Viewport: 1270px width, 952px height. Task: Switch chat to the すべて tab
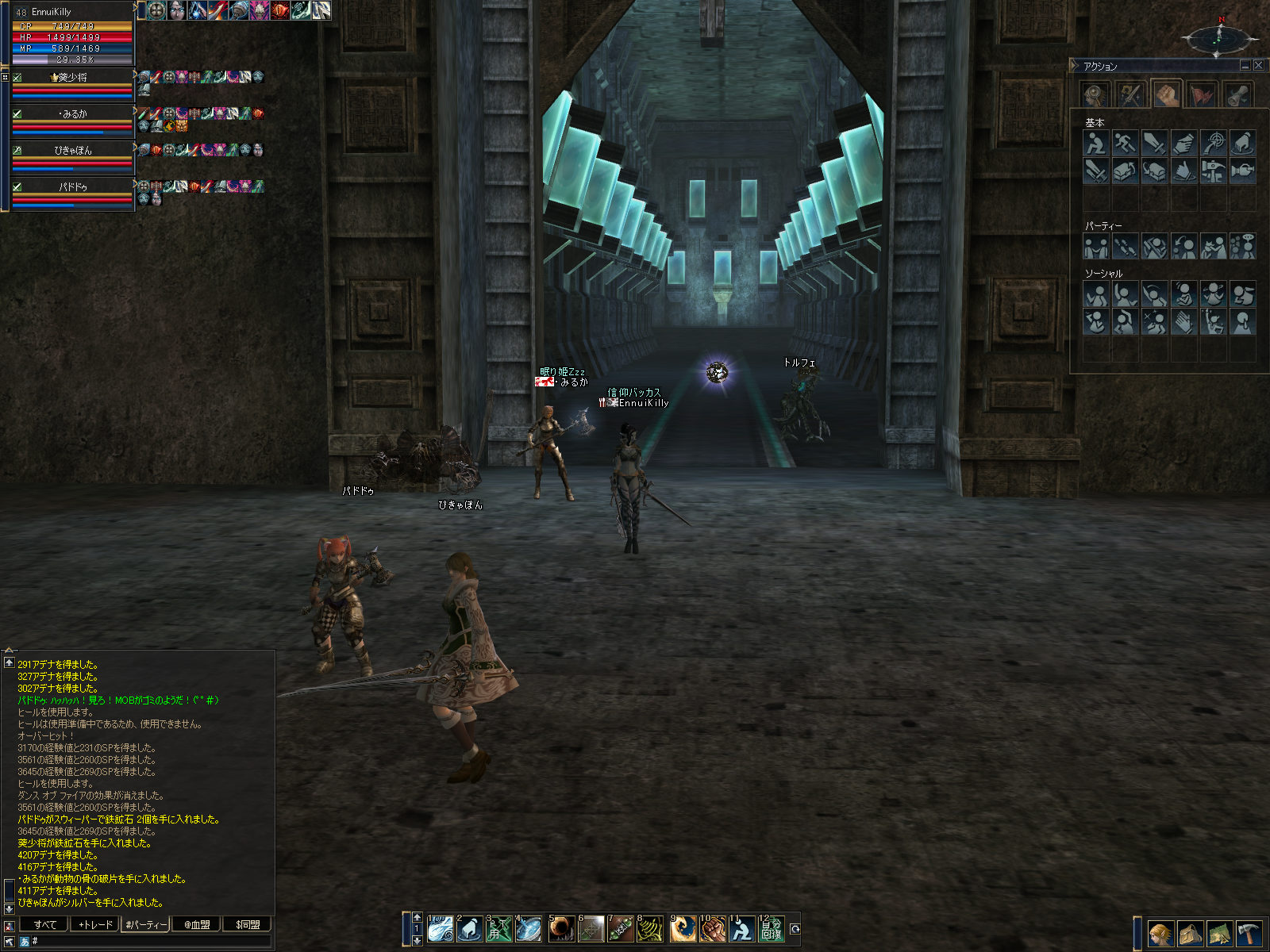[44, 924]
